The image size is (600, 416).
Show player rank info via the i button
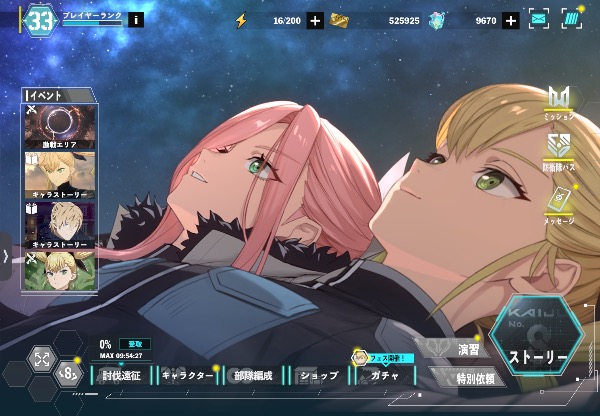(136, 20)
